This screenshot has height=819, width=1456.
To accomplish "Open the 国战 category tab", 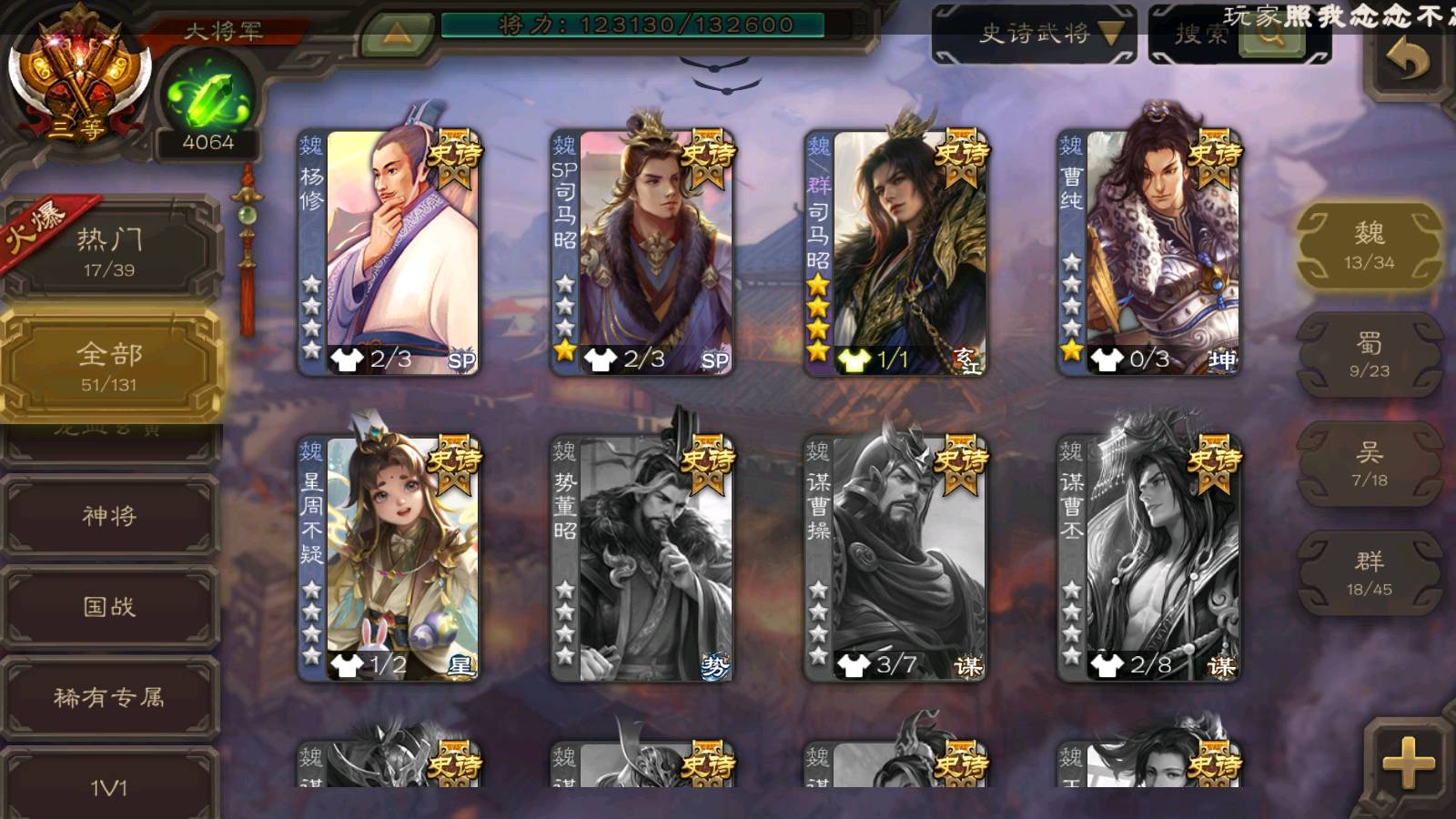I will [x=109, y=607].
